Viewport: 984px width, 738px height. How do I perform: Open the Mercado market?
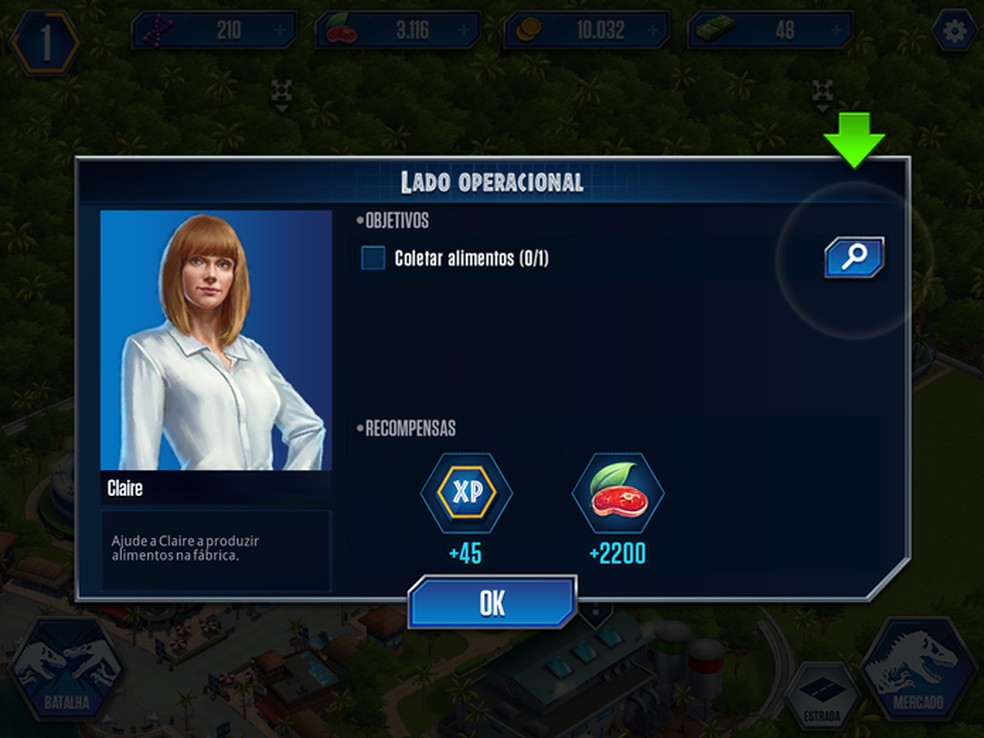coord(917,669)
